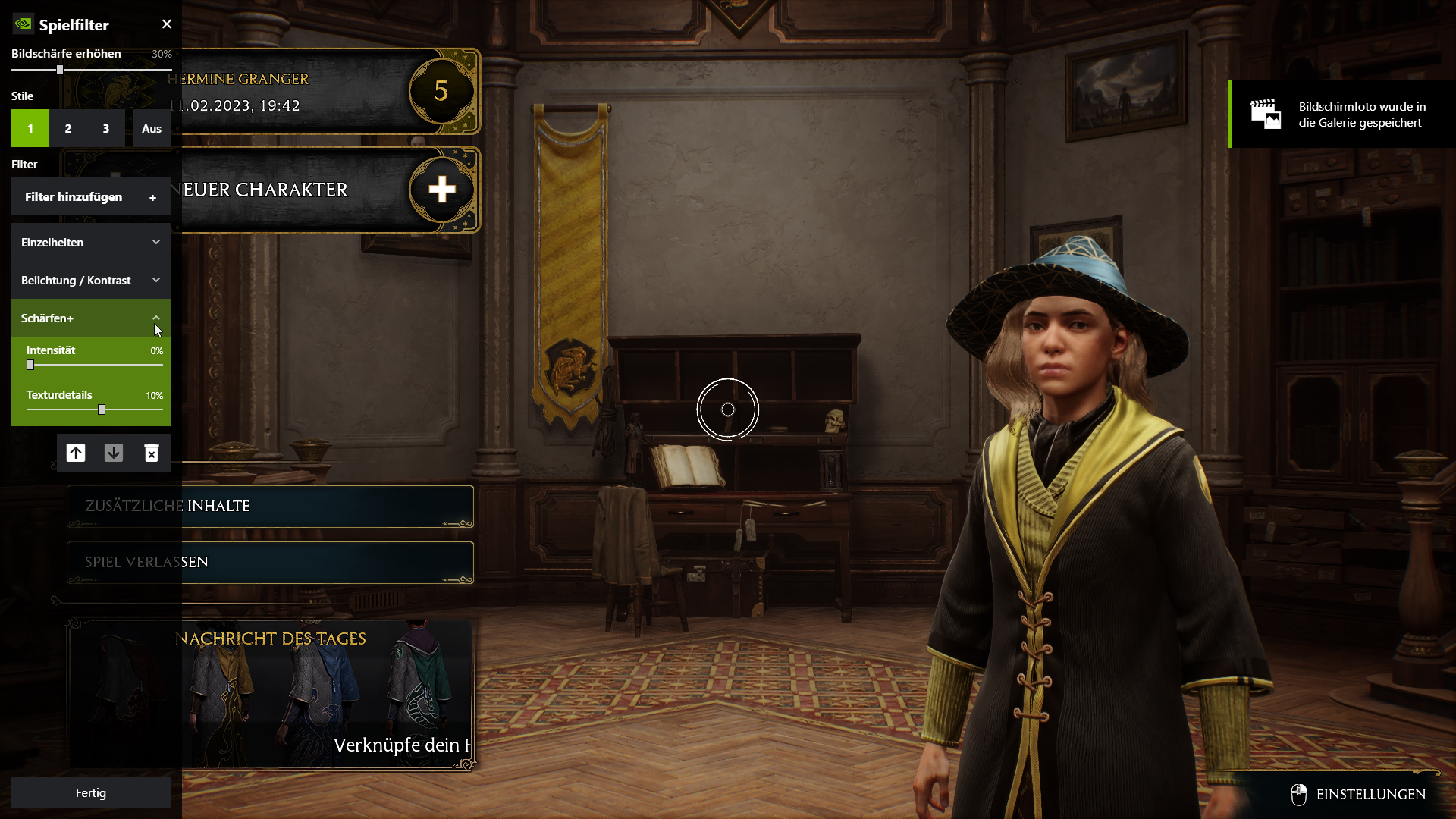Select style 2 under Stile
The height and width of the screenshot is (819, 1456).
click(67, 128)
